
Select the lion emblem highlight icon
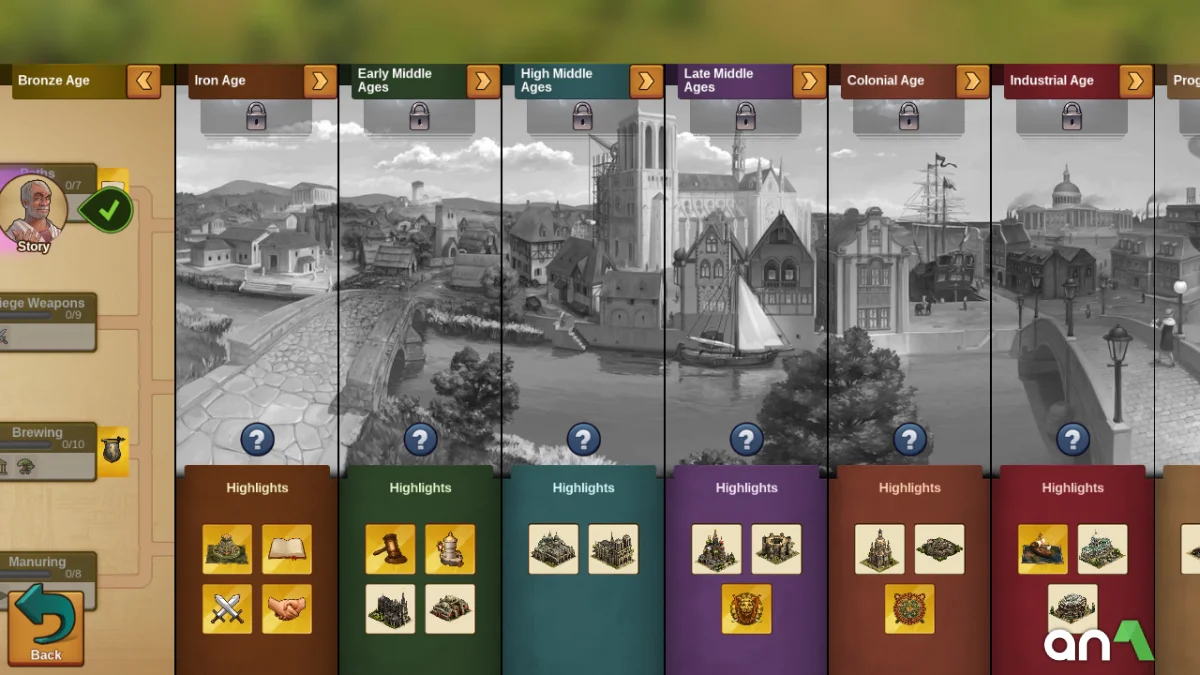746,609
